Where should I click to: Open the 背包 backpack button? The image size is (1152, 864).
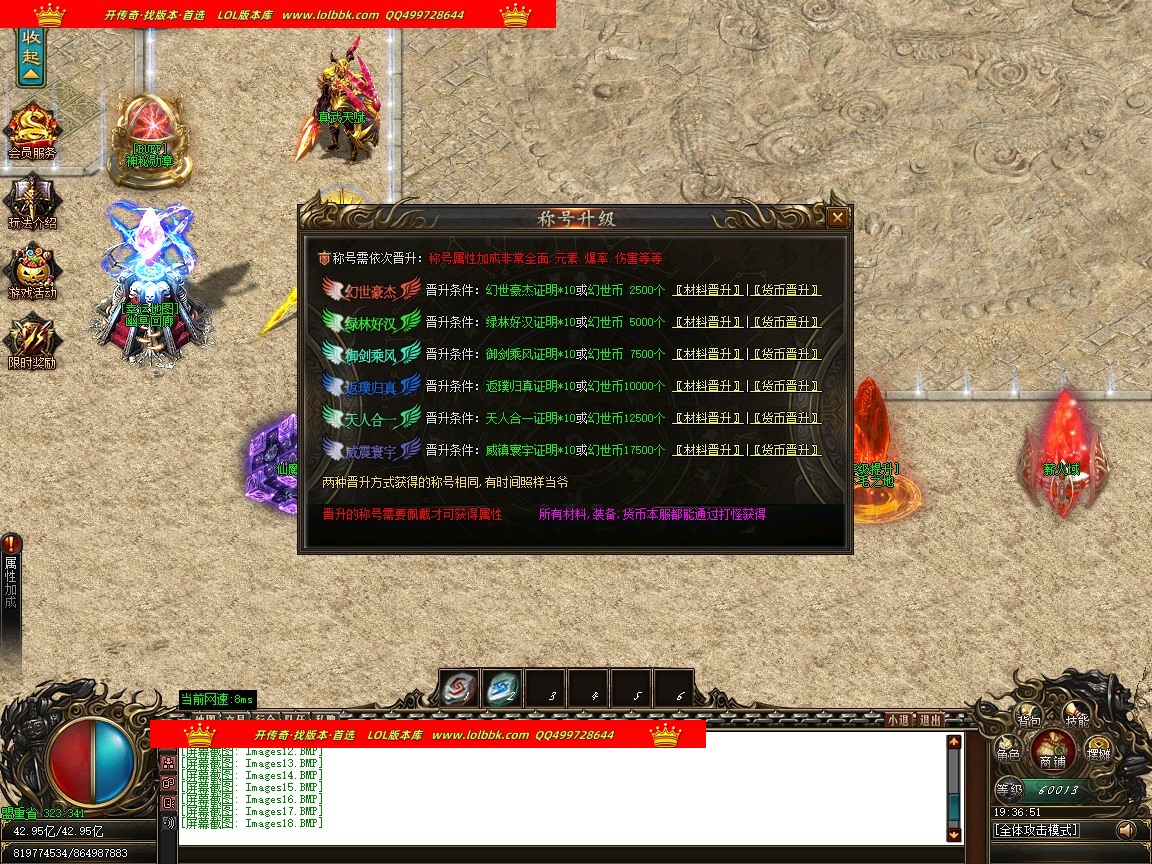click(x=1029, y=717)
